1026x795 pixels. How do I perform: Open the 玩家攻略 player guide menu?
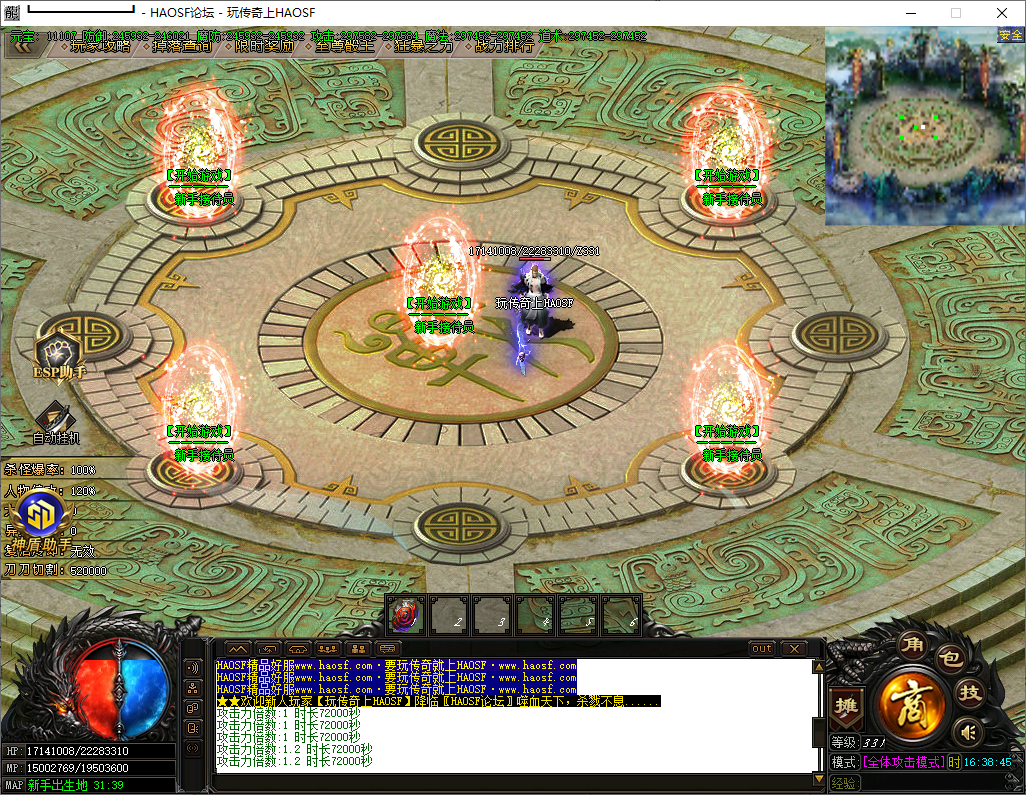pyautogui.click(x=99, y=46)
